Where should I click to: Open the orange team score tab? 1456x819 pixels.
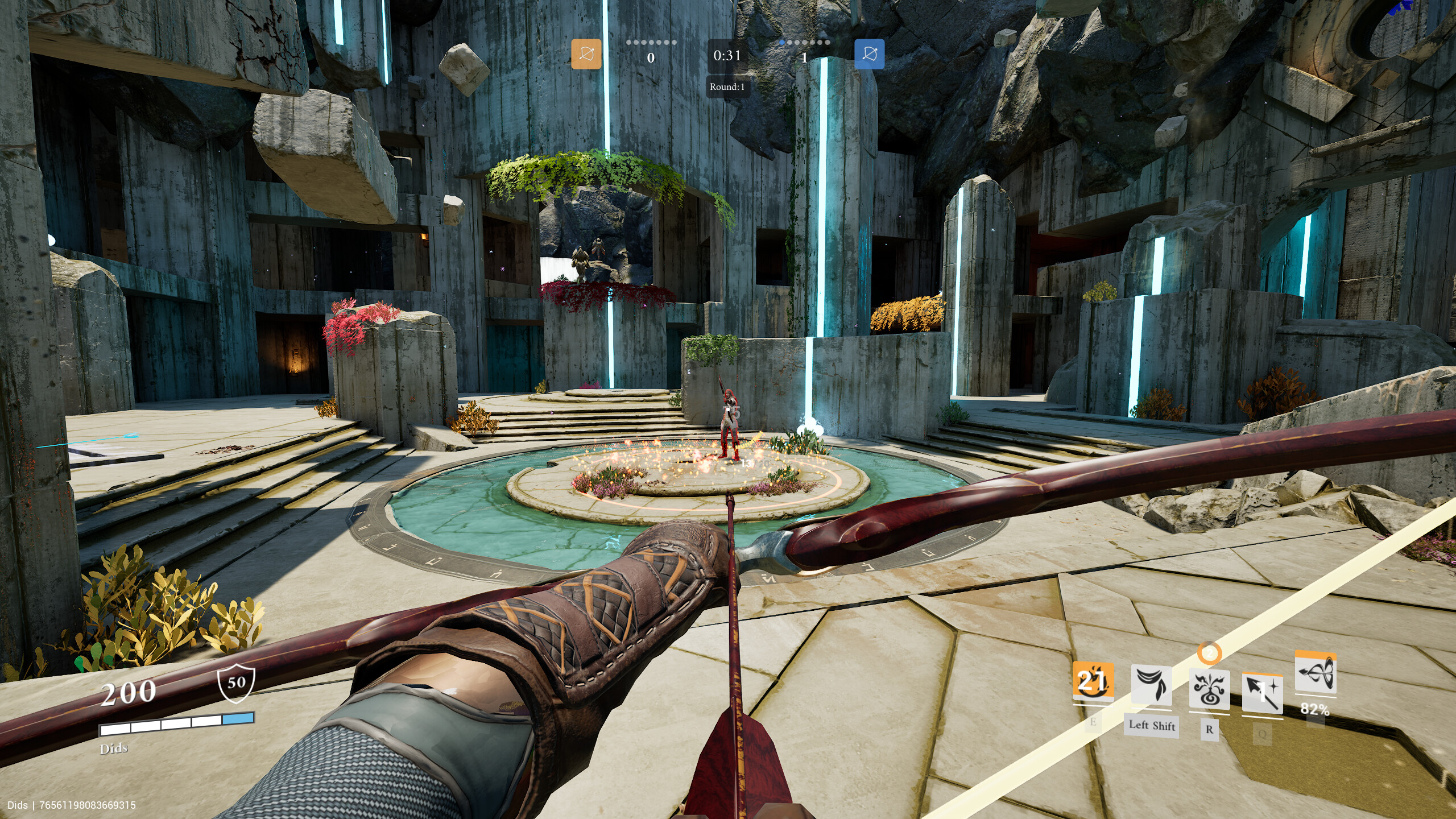(650, 58)
